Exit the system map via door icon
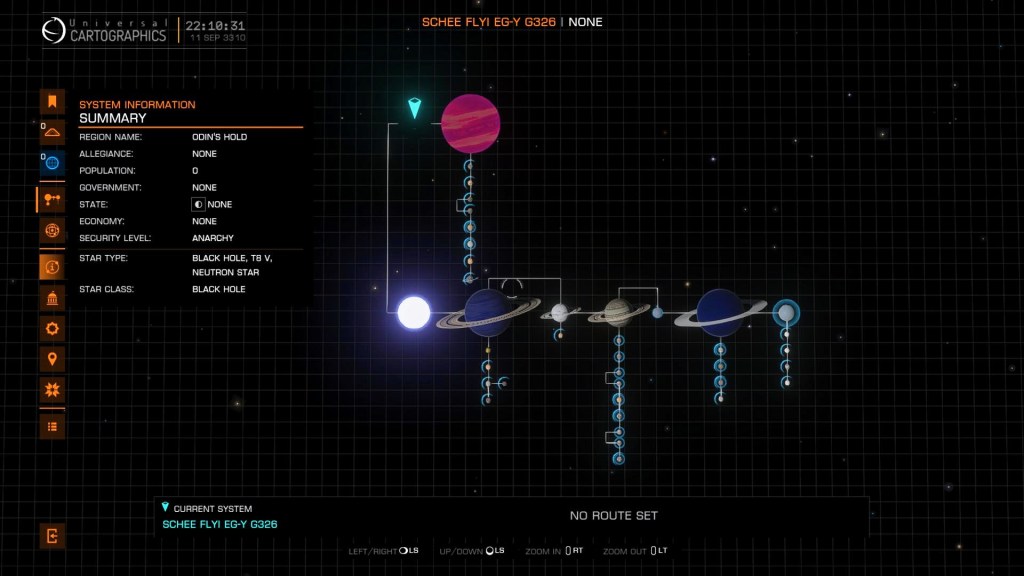This screenshot has height=576, width=1024. click(52, 536)
